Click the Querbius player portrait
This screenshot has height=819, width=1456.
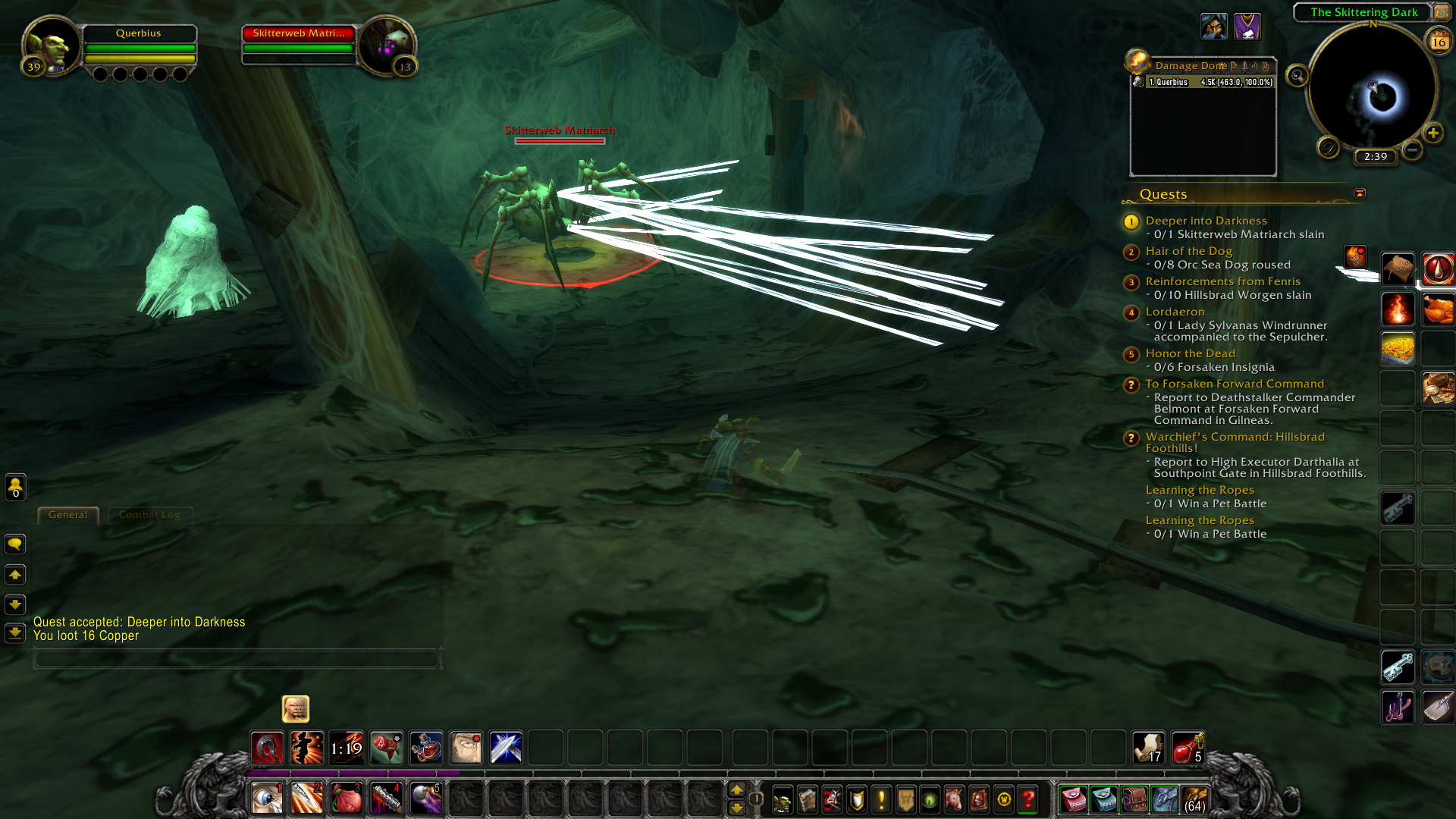click(52, 45)
